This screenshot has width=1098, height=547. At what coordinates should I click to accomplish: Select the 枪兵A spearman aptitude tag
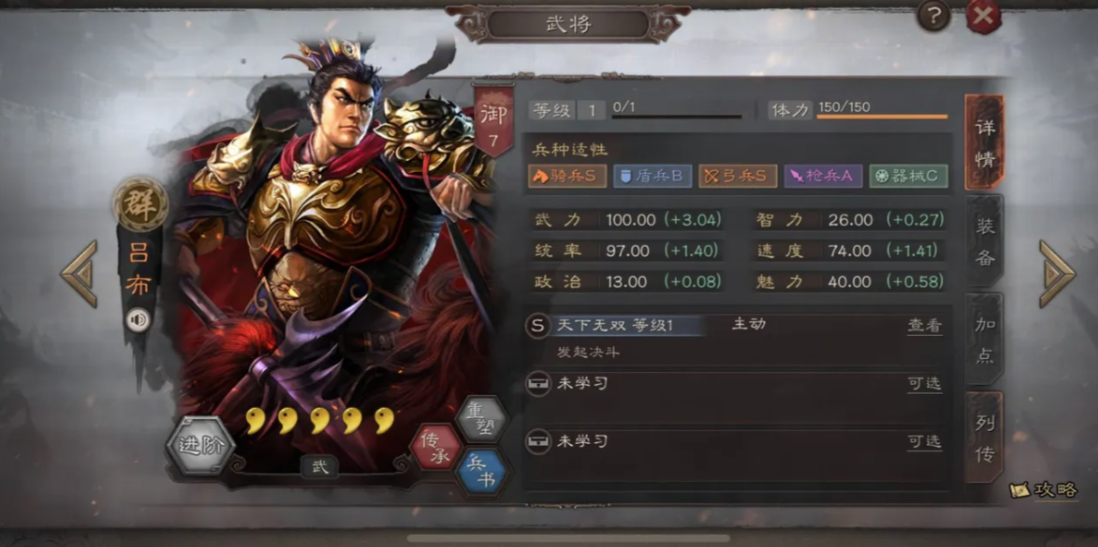point(823,177)
